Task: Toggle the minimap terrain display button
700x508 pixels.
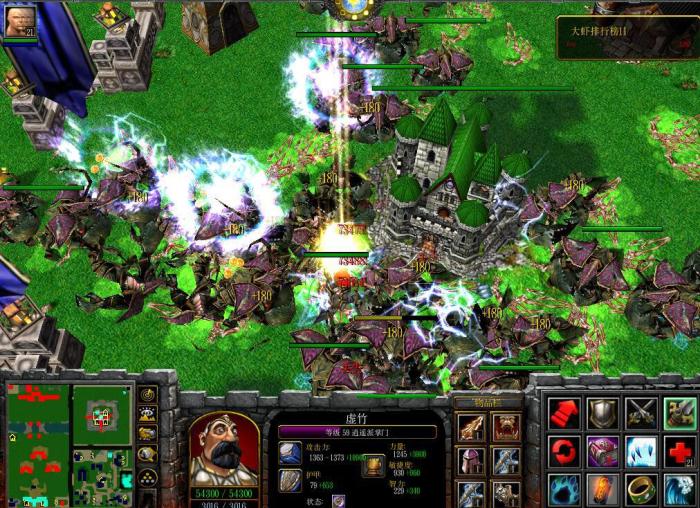Action: [147, 415]
